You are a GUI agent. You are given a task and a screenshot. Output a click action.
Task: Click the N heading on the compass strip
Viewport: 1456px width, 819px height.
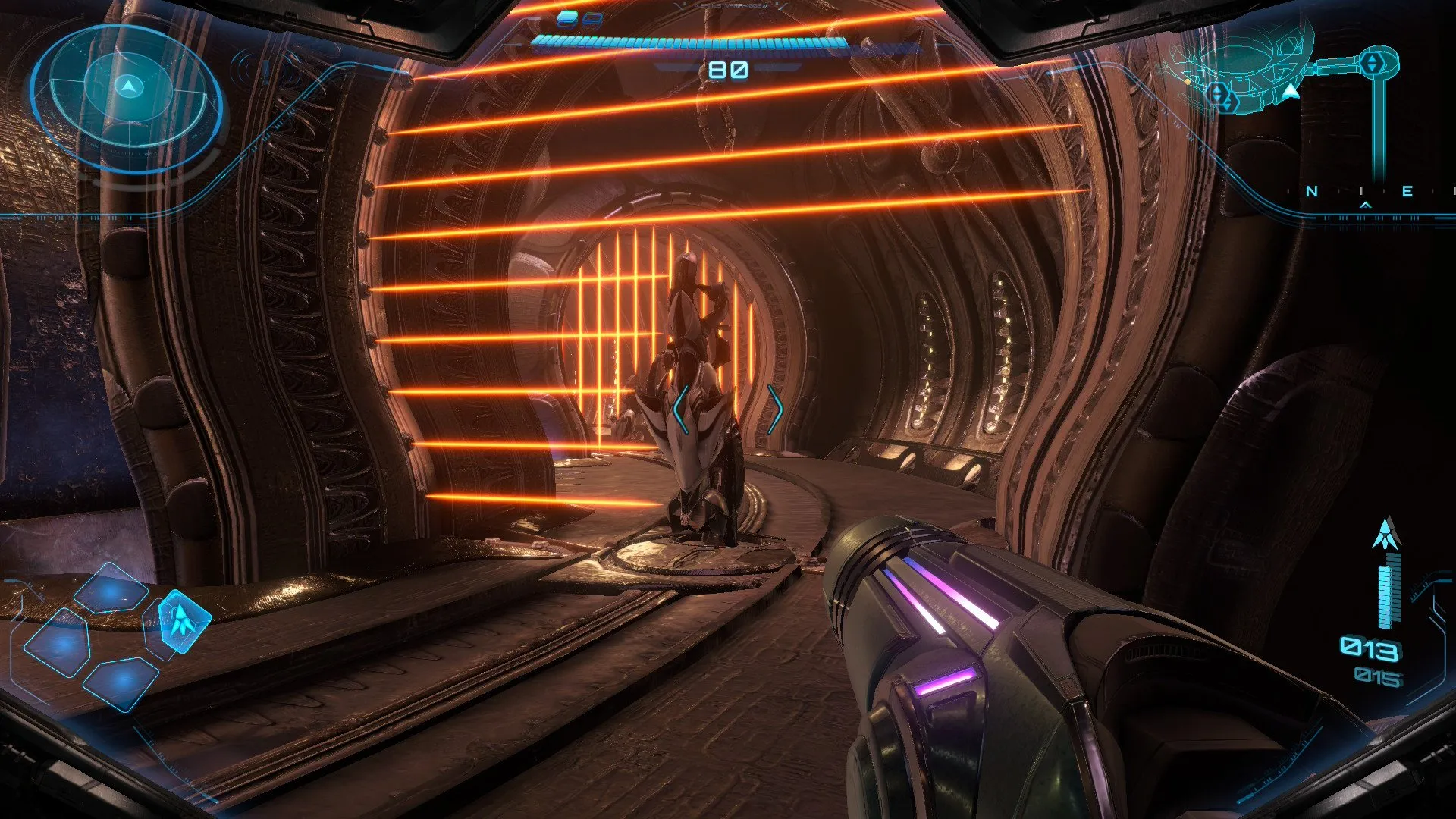click(1311, 190)
